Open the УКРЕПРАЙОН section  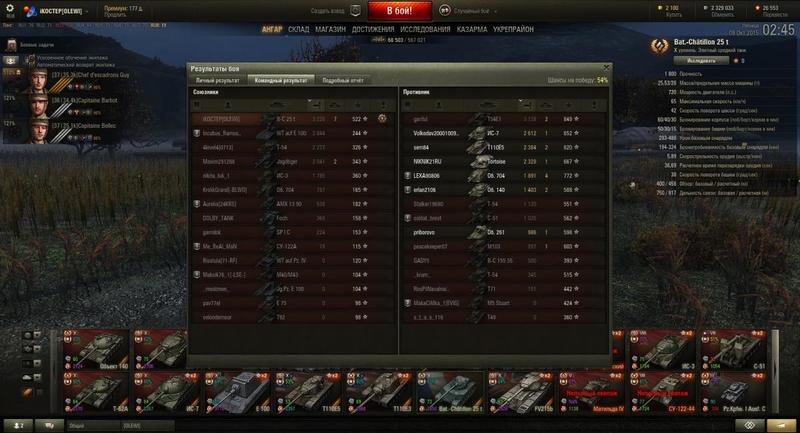click(x=519, y=30)
